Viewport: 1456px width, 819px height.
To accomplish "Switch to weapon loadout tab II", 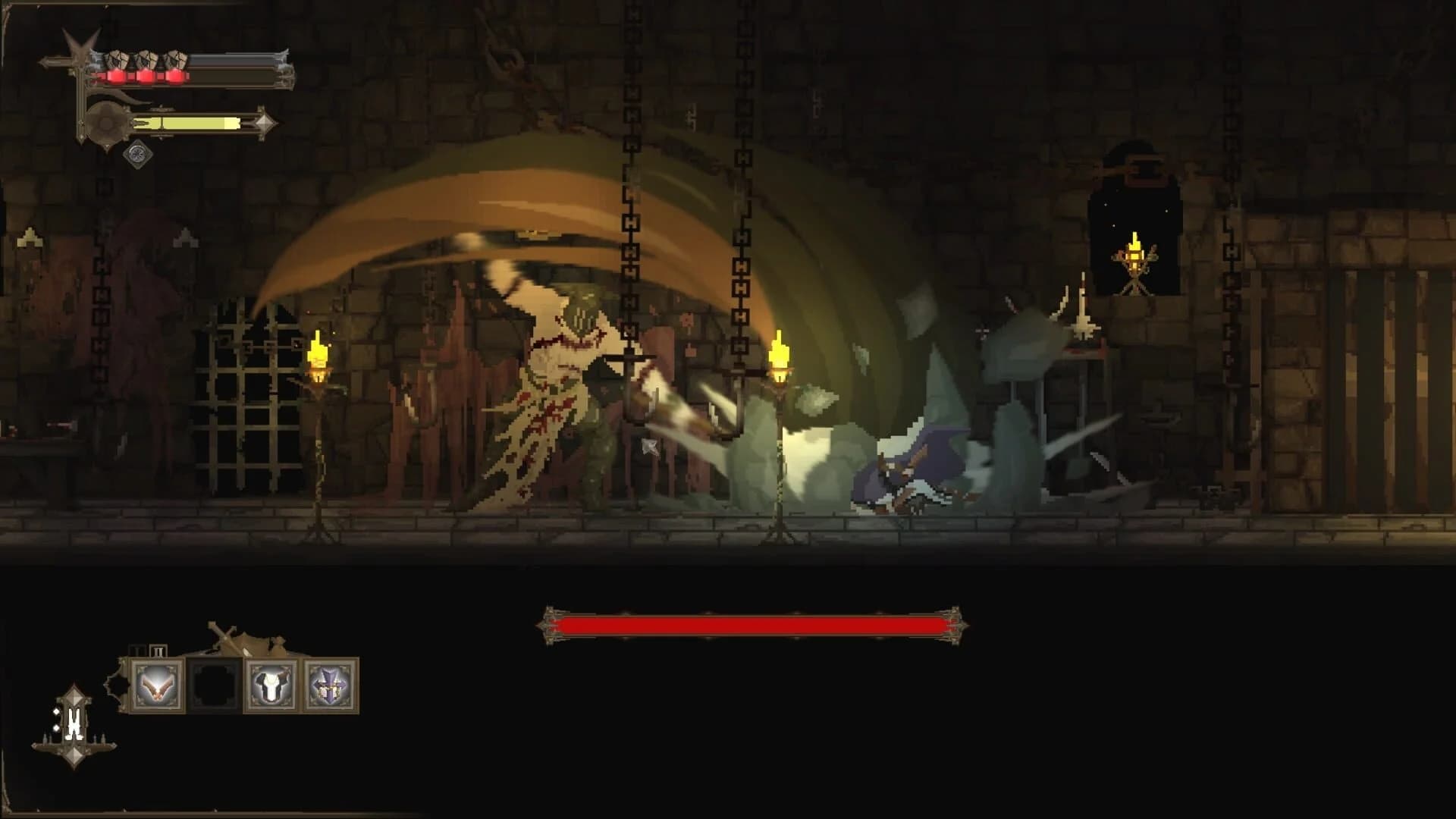I will tap(158, 650).
